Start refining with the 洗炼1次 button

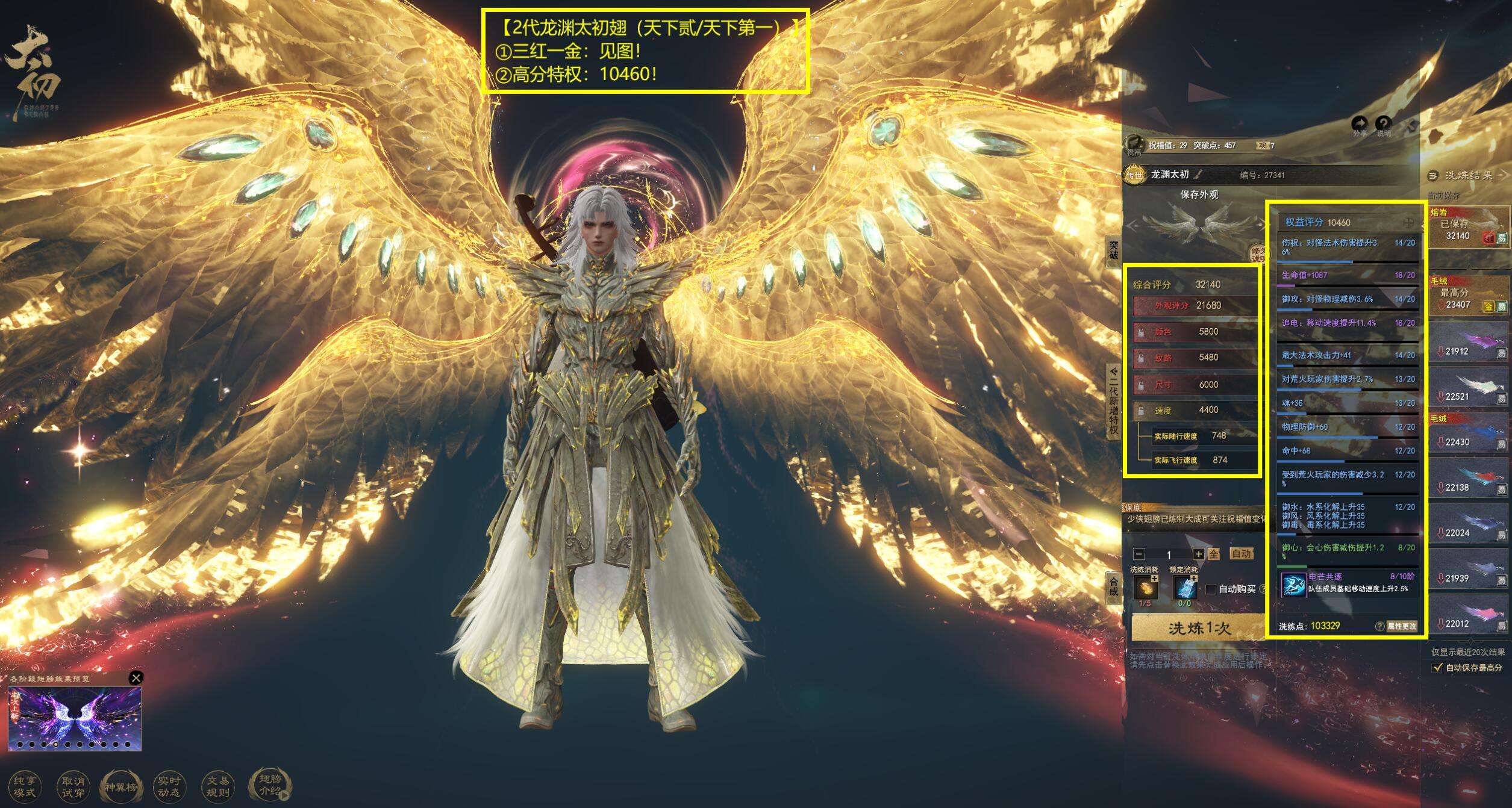(x=1198, y=629)
